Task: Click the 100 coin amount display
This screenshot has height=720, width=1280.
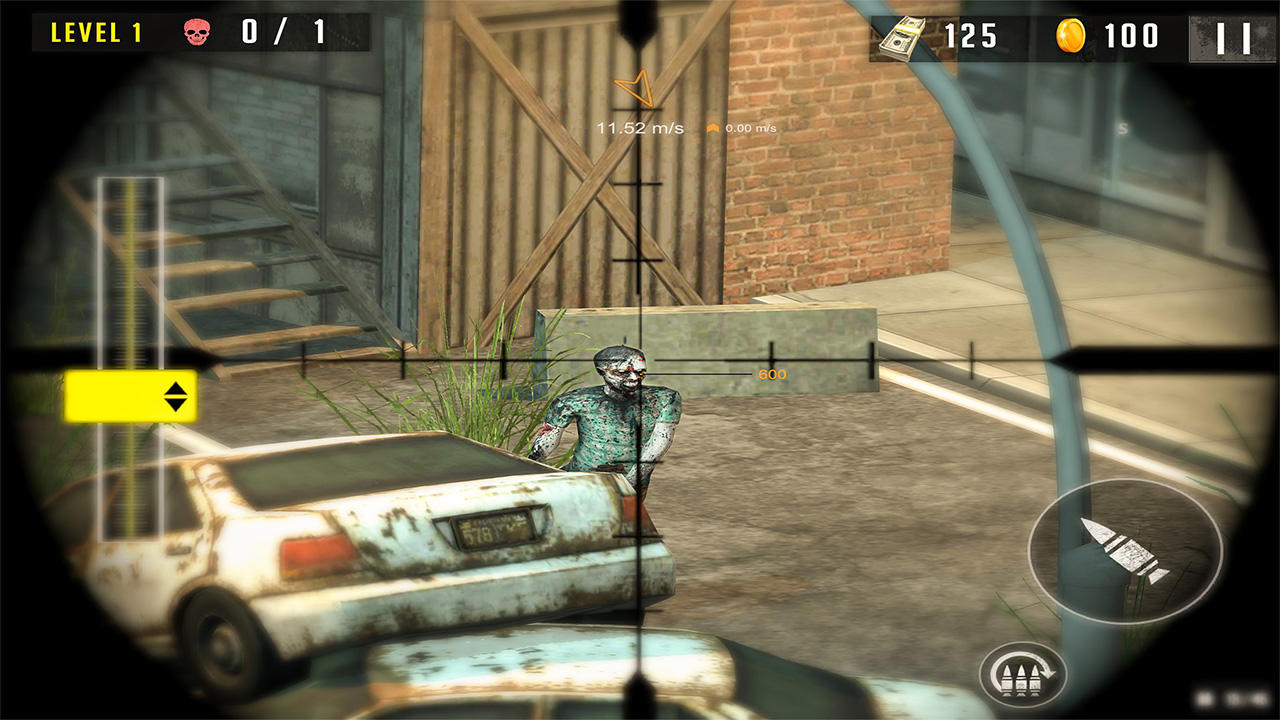Action: click(1131, 36)
